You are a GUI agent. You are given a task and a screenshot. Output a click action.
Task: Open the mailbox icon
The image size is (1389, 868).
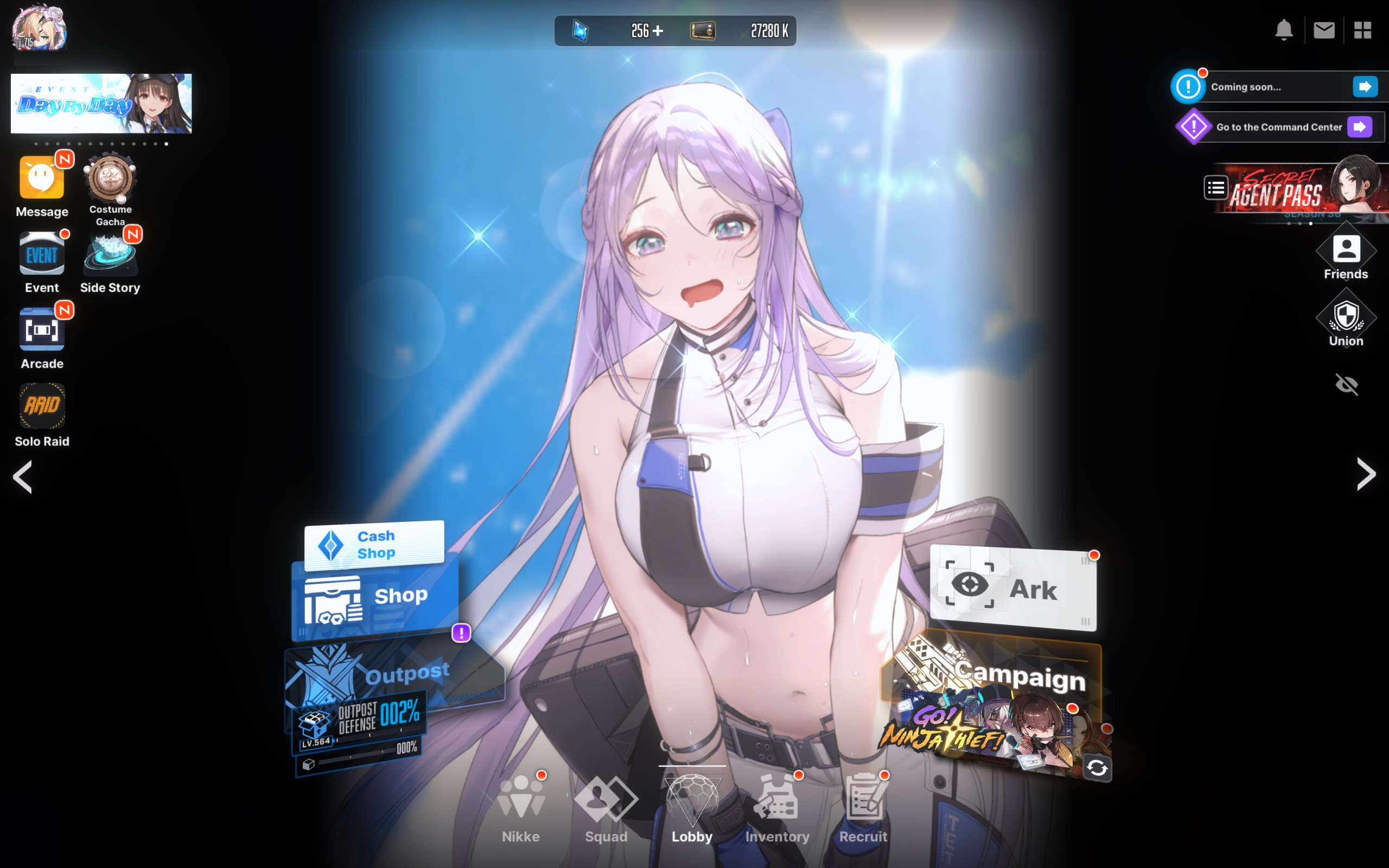click(1324, 30)
